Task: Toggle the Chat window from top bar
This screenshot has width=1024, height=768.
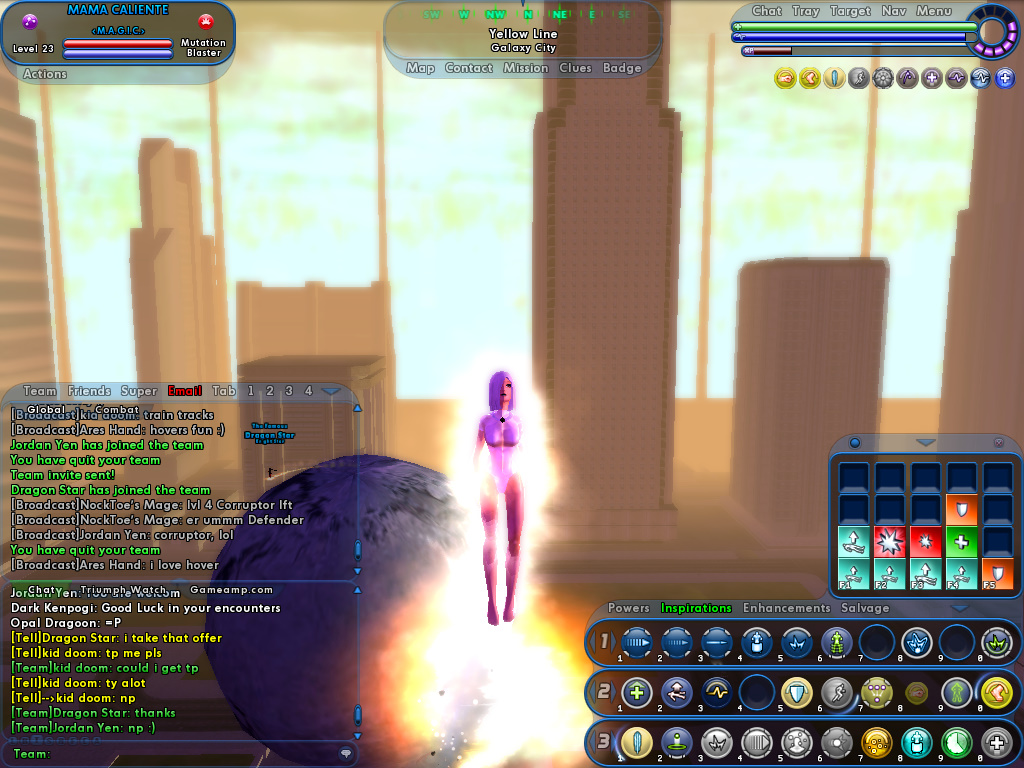Action: [x=766, y=11]
